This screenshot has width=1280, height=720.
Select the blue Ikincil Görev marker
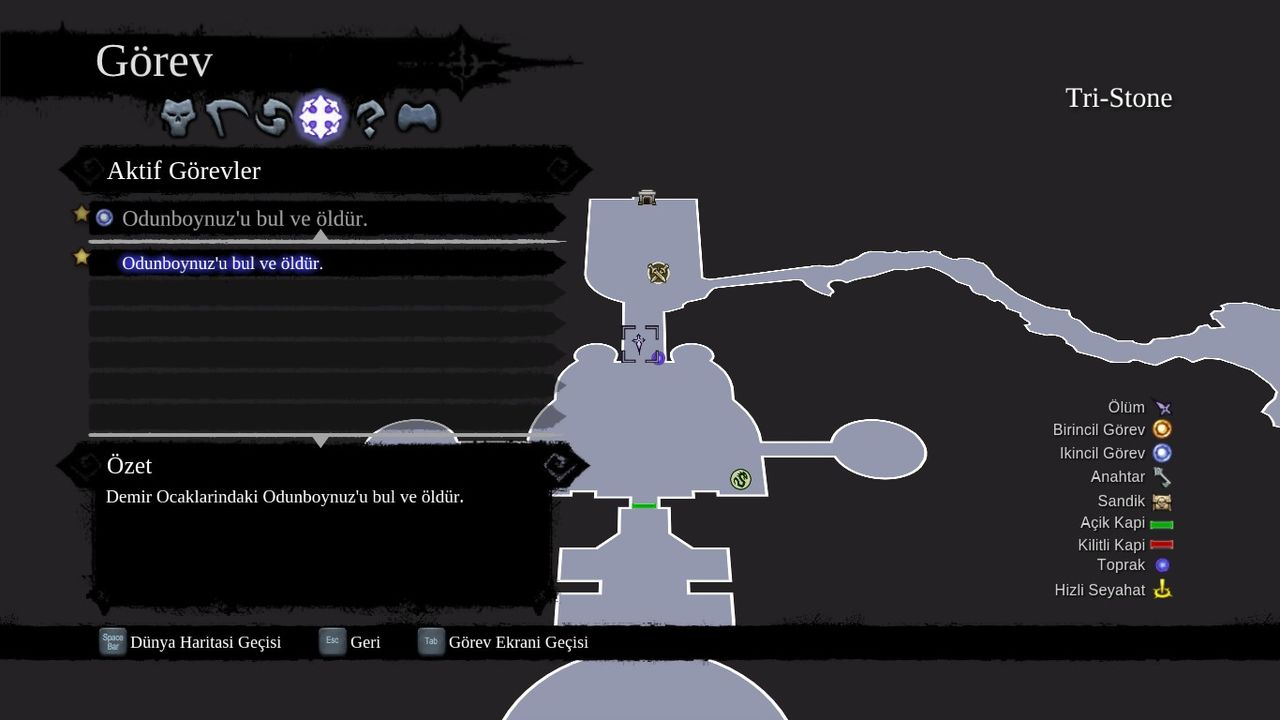point(1163,453)
